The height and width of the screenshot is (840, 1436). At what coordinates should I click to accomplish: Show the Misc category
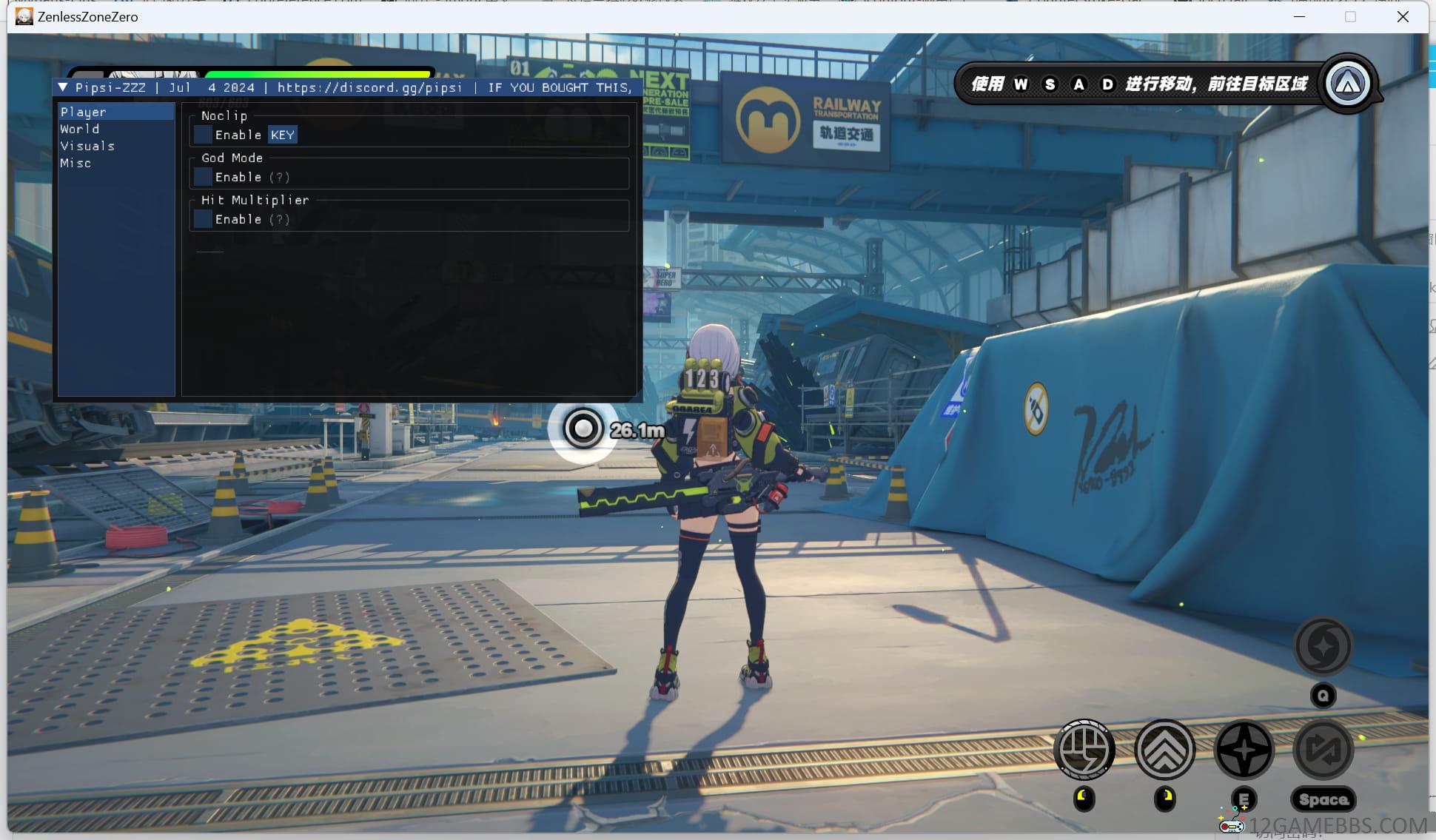[x=76, y=163]
